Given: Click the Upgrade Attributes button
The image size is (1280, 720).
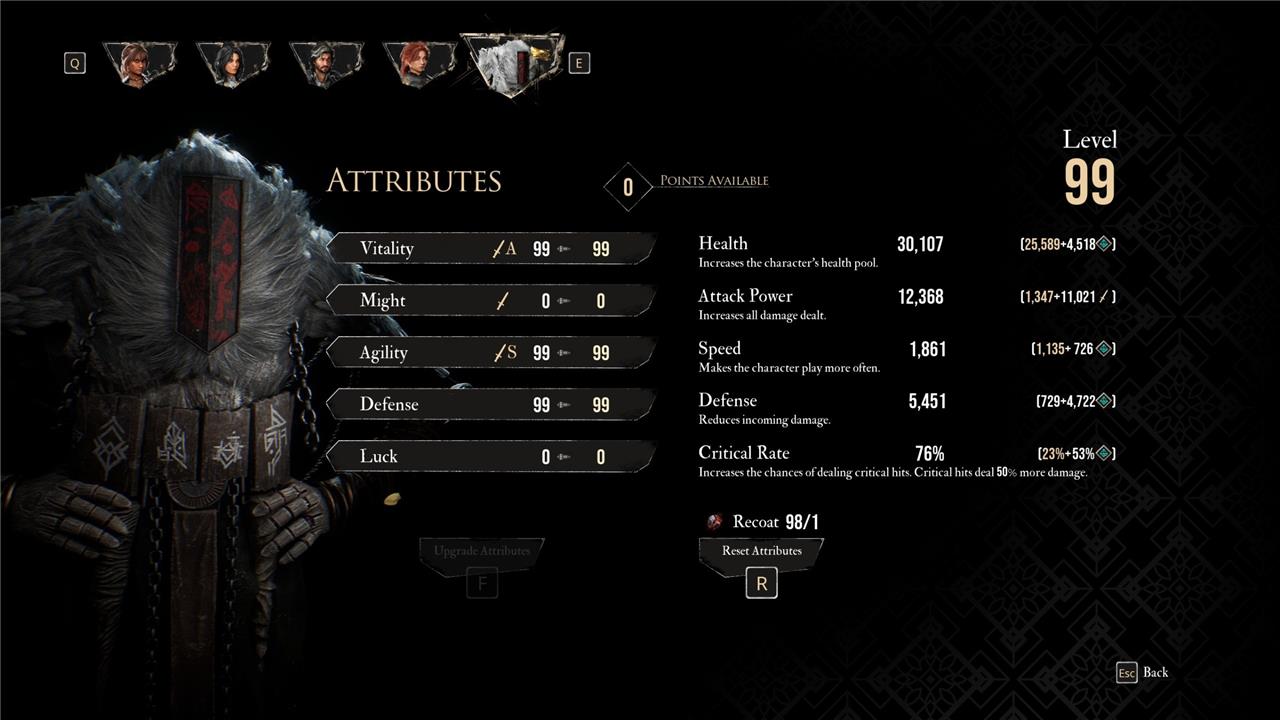Looking at the screenshot, I should pos(483,550).
